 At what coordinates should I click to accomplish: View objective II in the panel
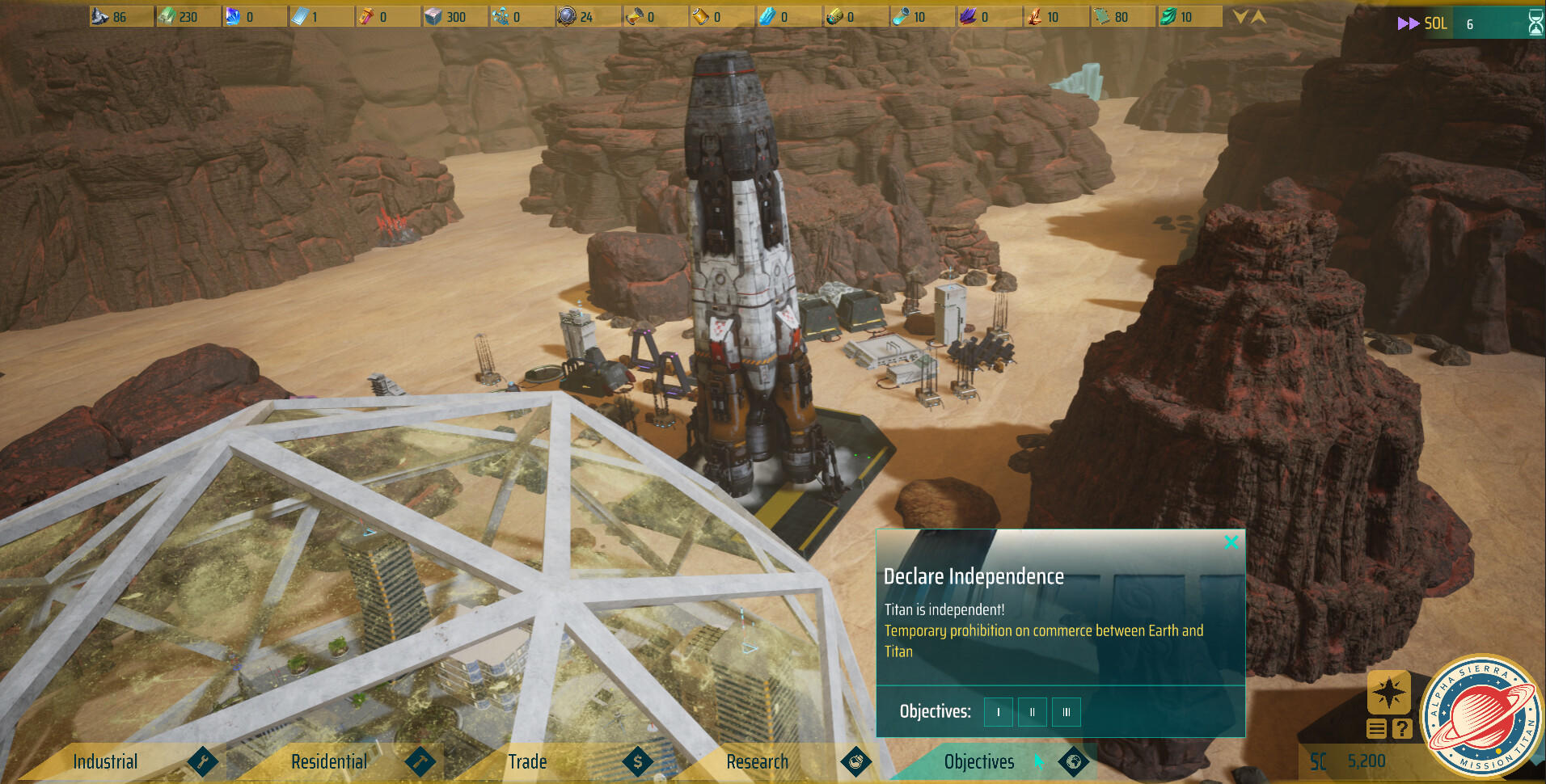point(1033,712)
